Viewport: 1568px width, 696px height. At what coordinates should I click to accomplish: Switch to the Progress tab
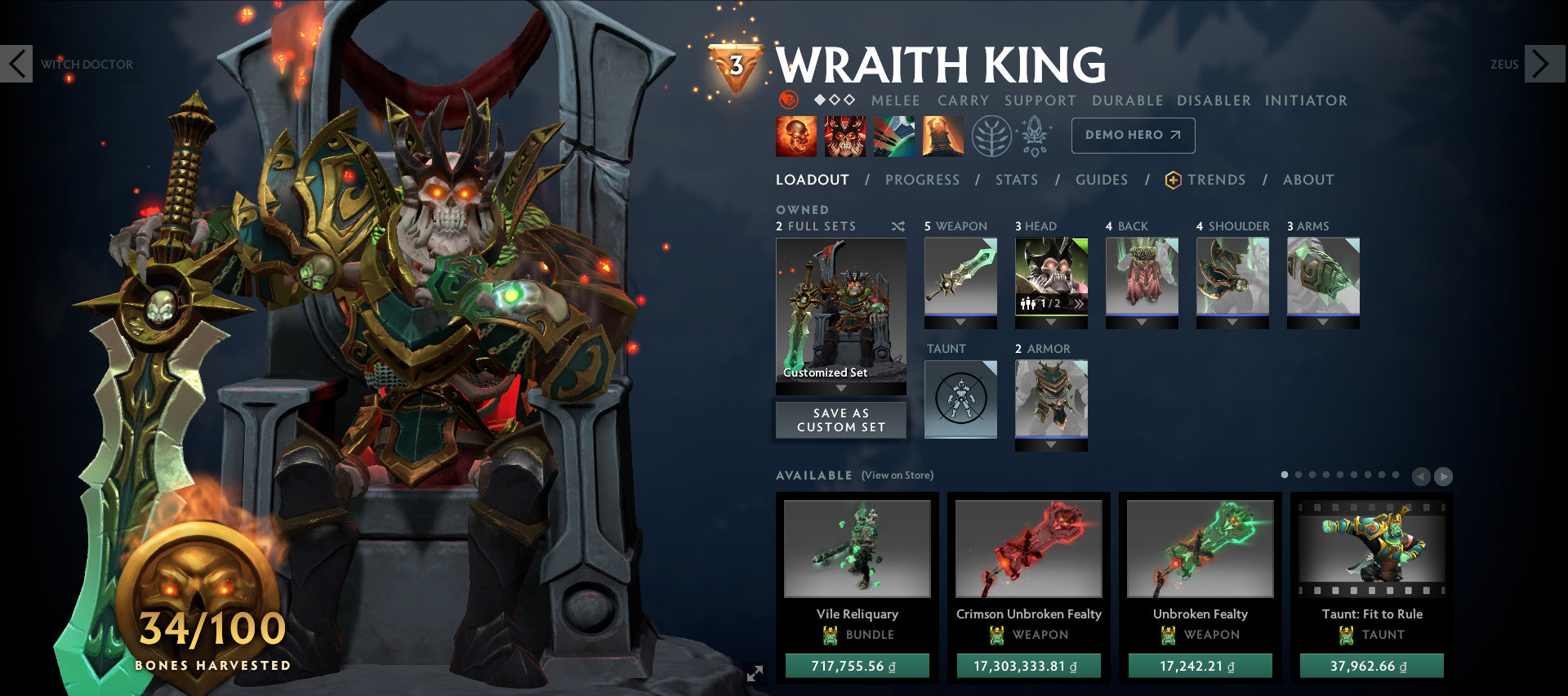[922, 180]
